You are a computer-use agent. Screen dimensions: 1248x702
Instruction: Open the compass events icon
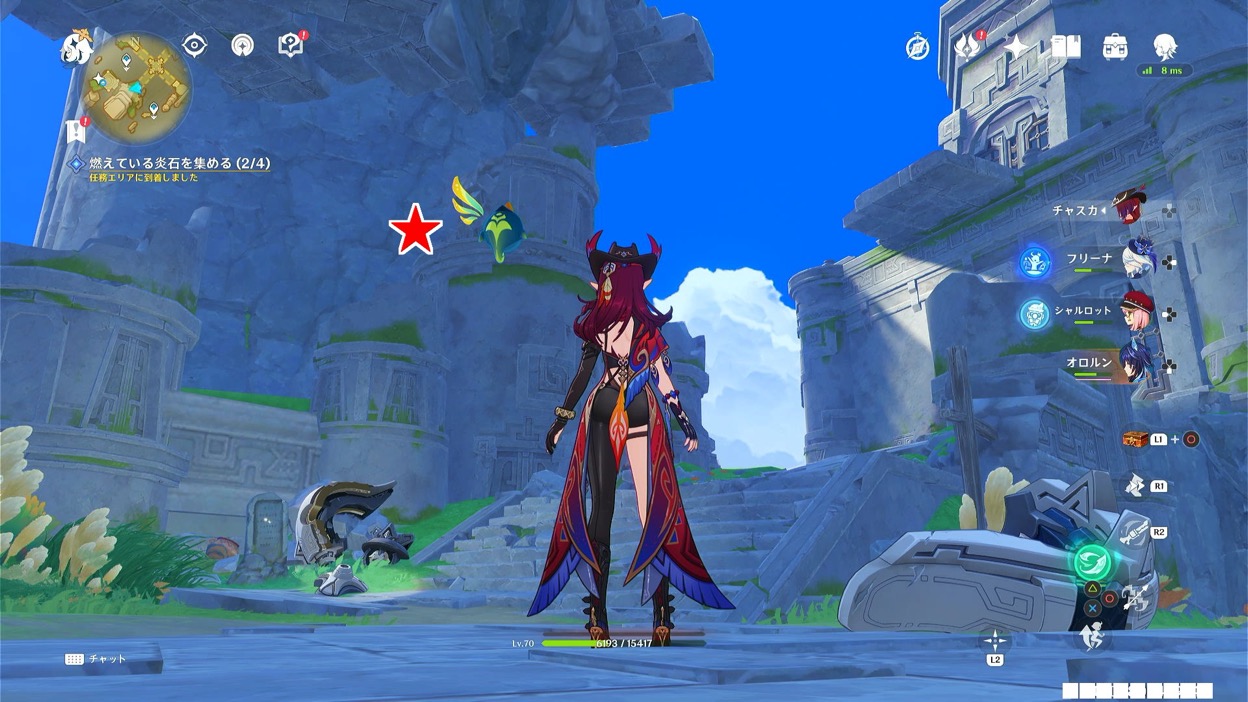[x=917, y=47]
